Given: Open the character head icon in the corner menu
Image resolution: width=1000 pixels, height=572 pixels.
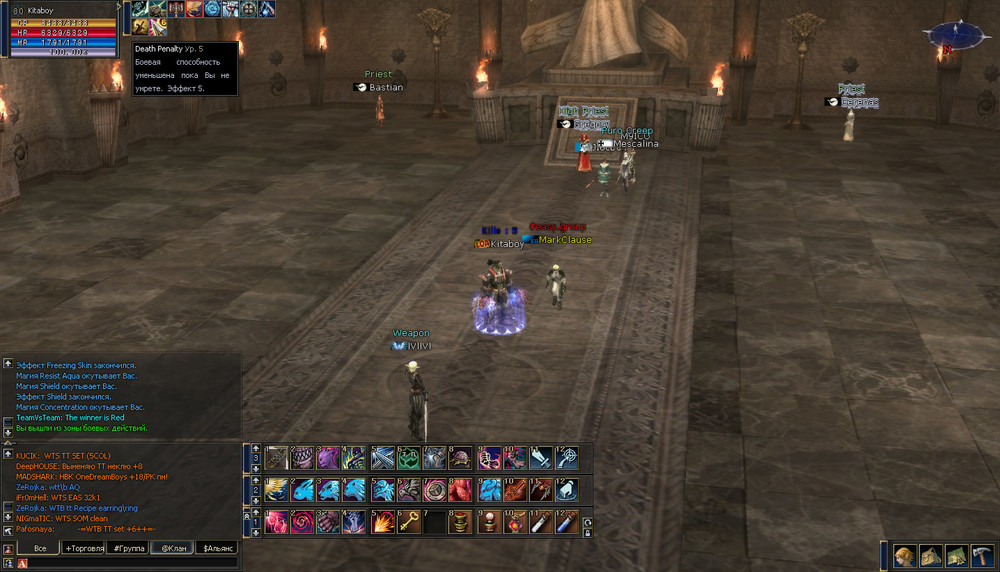Looking at the screenshot, I should point(905,556).
